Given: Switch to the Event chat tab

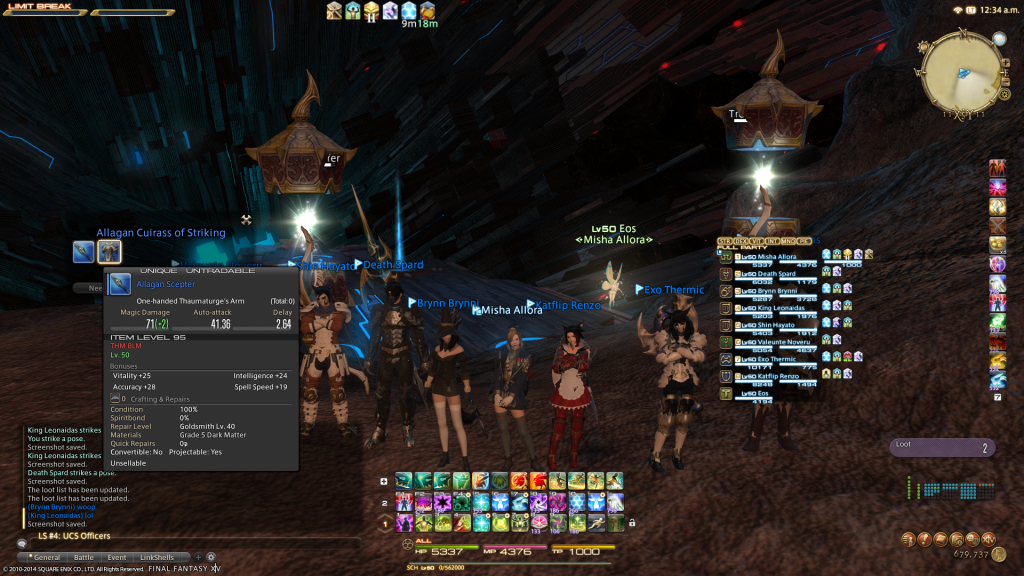Looking at the screenshot, I should pyautogui.click(x=116, y=557).
